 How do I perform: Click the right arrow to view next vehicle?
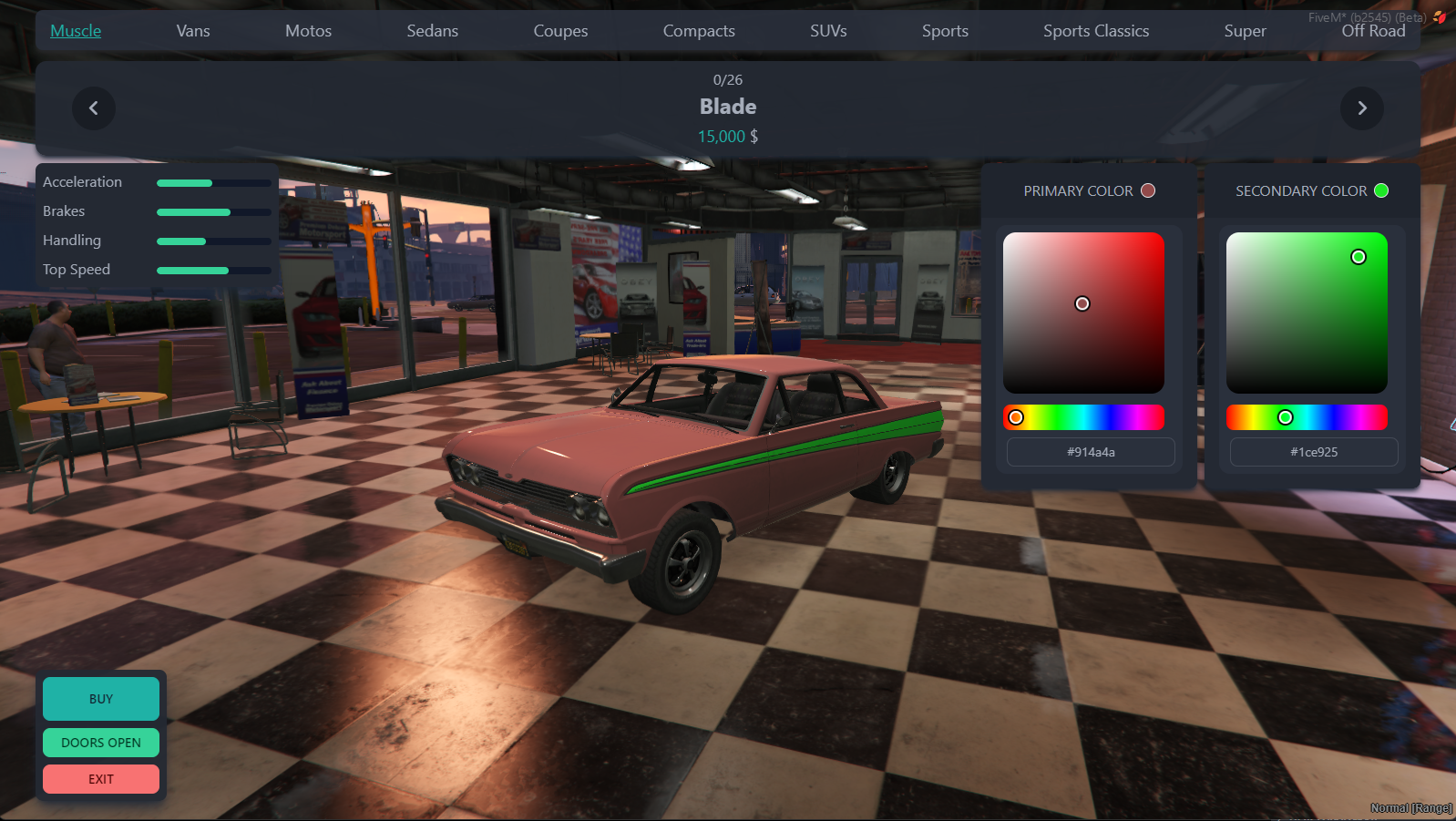point(1362,108)
